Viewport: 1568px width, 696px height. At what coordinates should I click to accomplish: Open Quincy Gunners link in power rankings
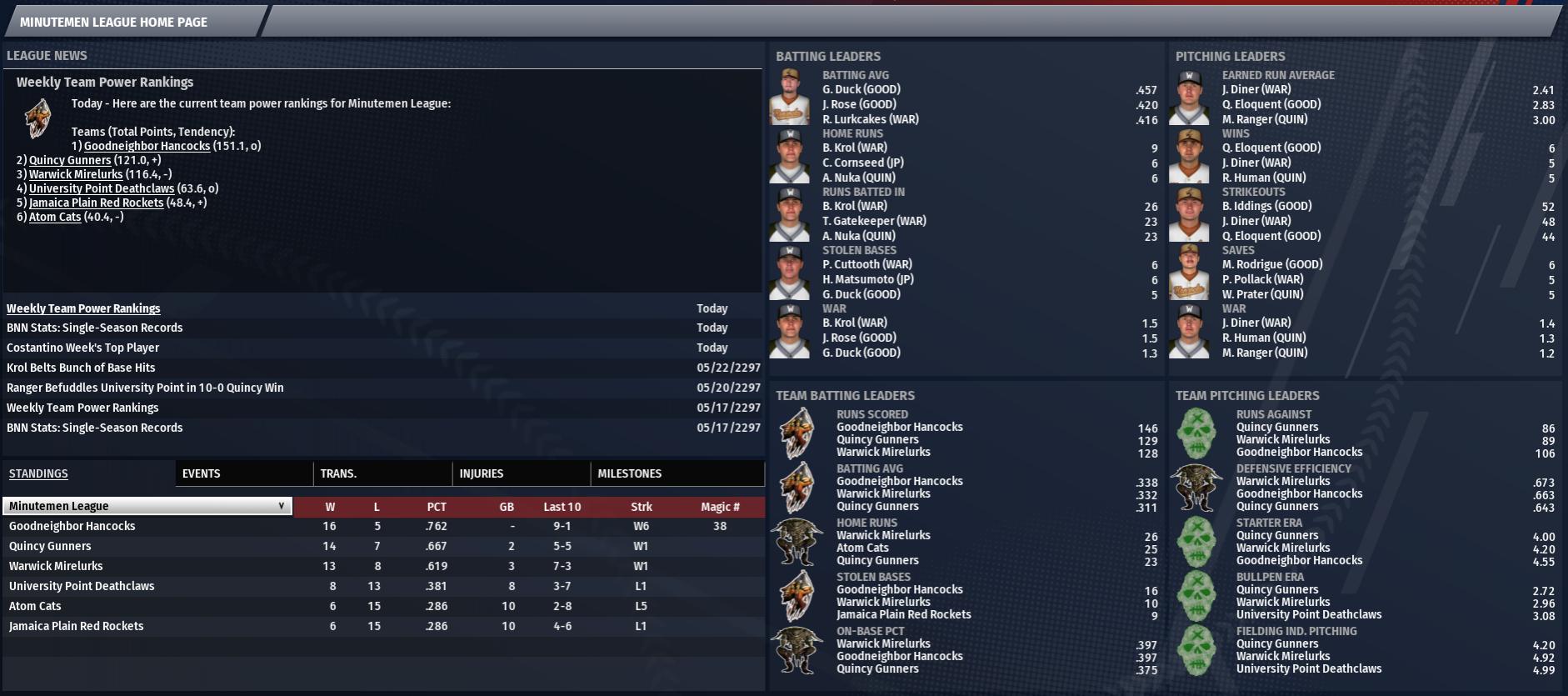tap(70, 160)
